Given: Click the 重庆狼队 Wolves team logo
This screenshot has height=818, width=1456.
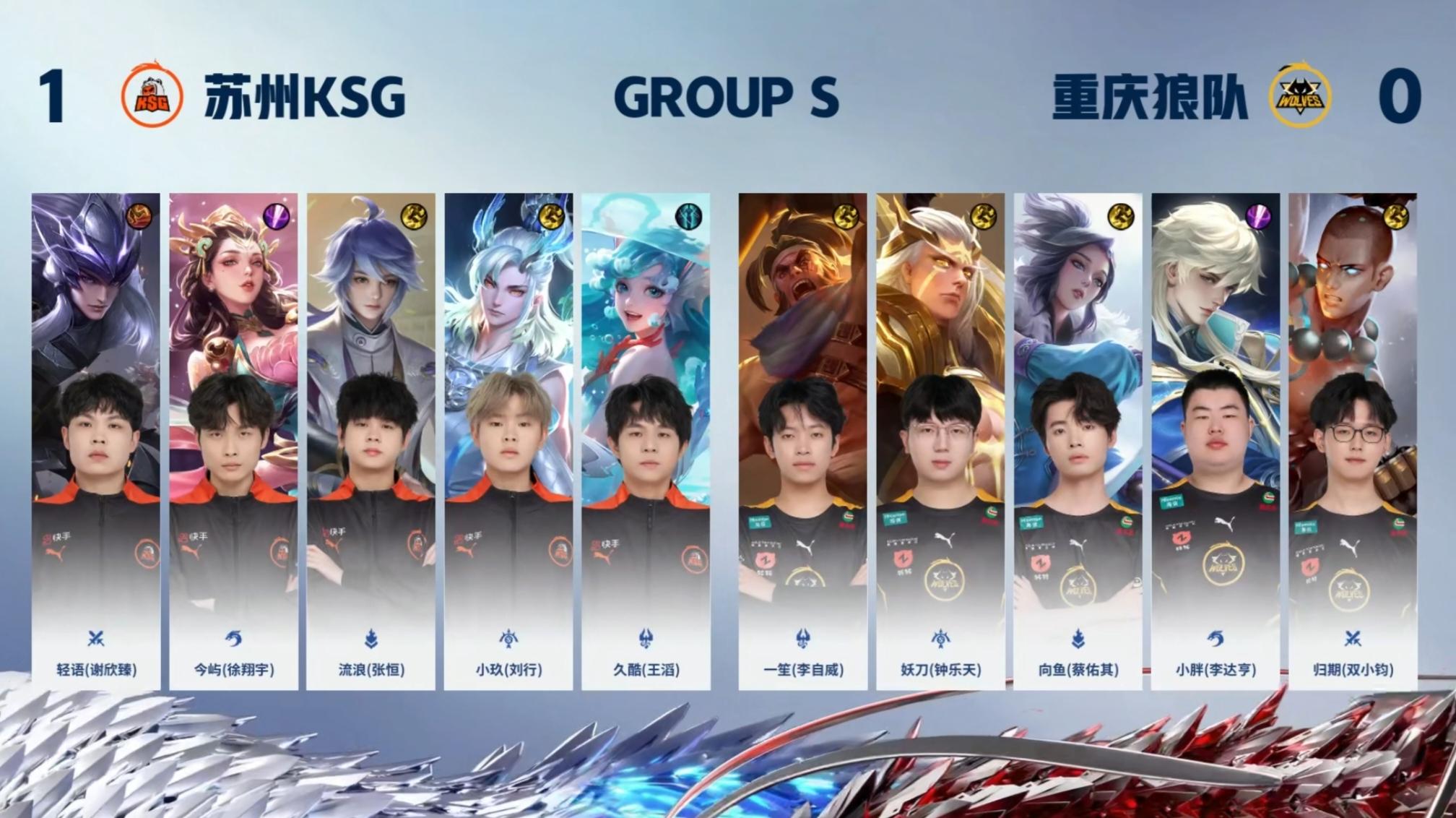Looking at the screenshot, I should click(1300, 97).
